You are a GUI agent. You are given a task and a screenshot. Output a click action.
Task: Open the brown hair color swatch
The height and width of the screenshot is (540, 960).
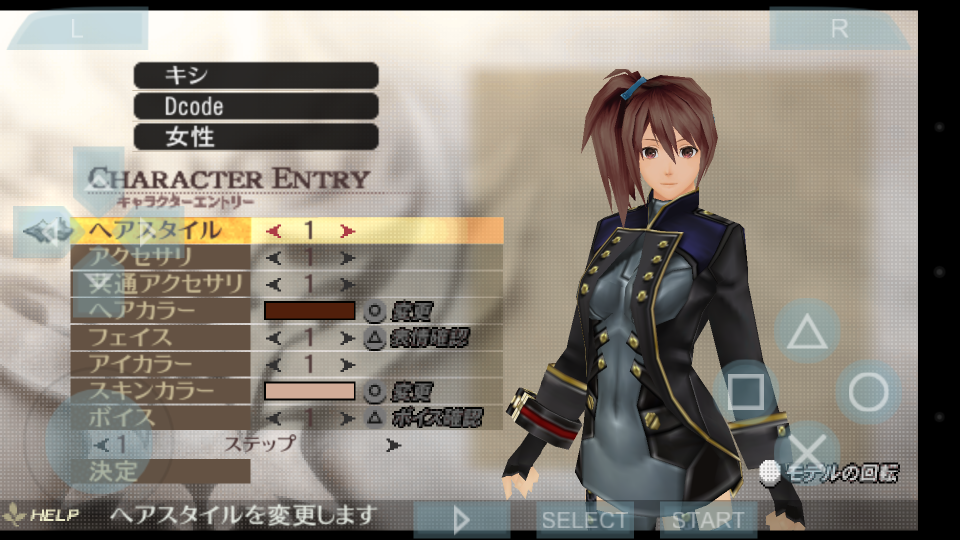coord(309,311)
